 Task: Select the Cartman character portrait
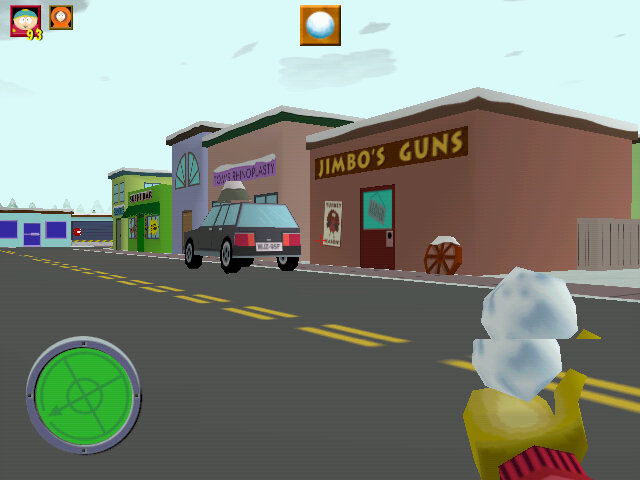24,20
